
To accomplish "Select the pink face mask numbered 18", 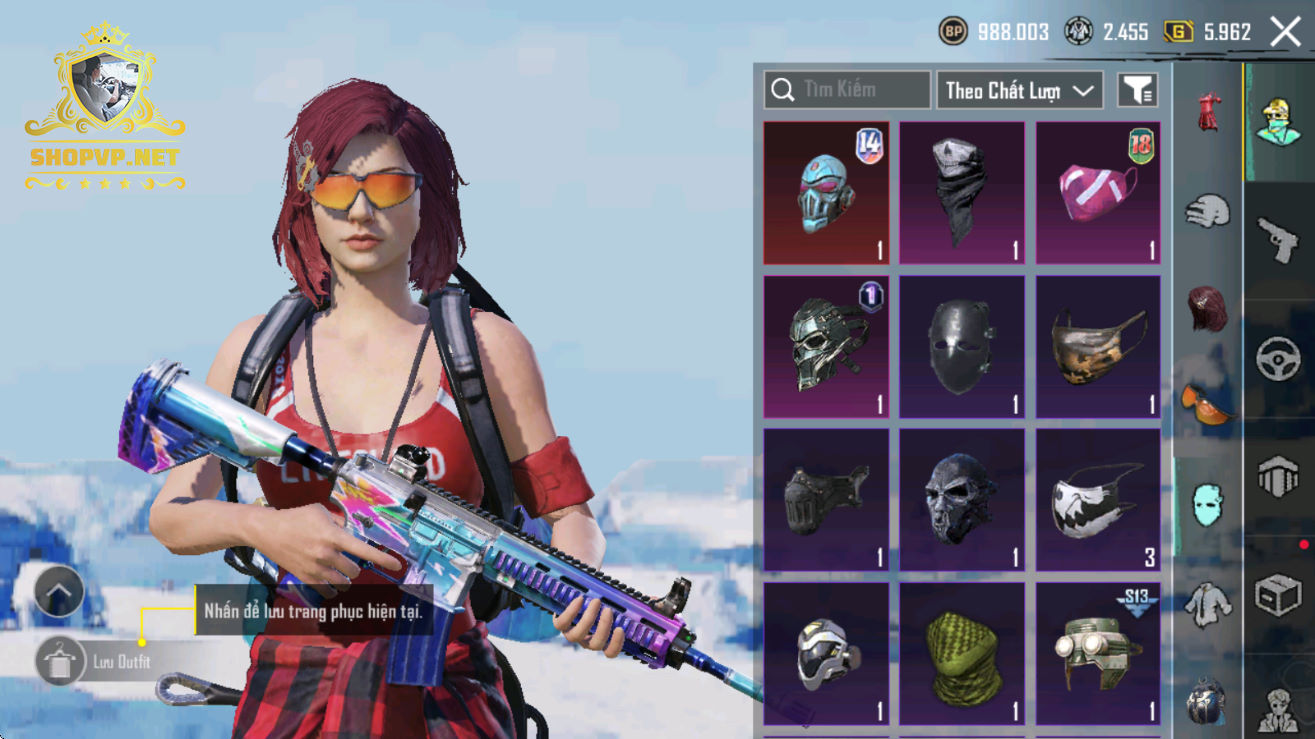I will click(x=1098, y=193).
